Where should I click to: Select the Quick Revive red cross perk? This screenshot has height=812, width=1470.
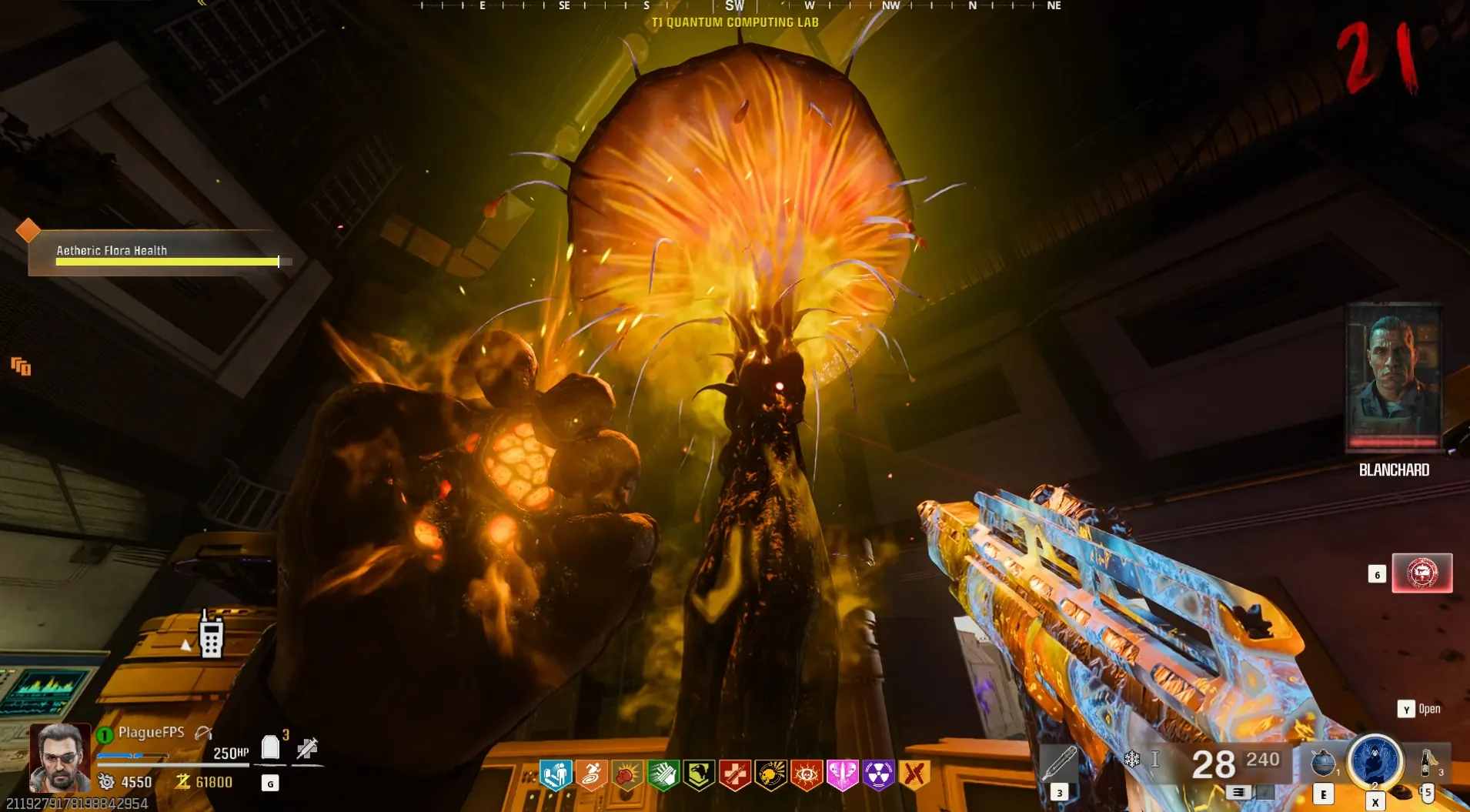735,775
